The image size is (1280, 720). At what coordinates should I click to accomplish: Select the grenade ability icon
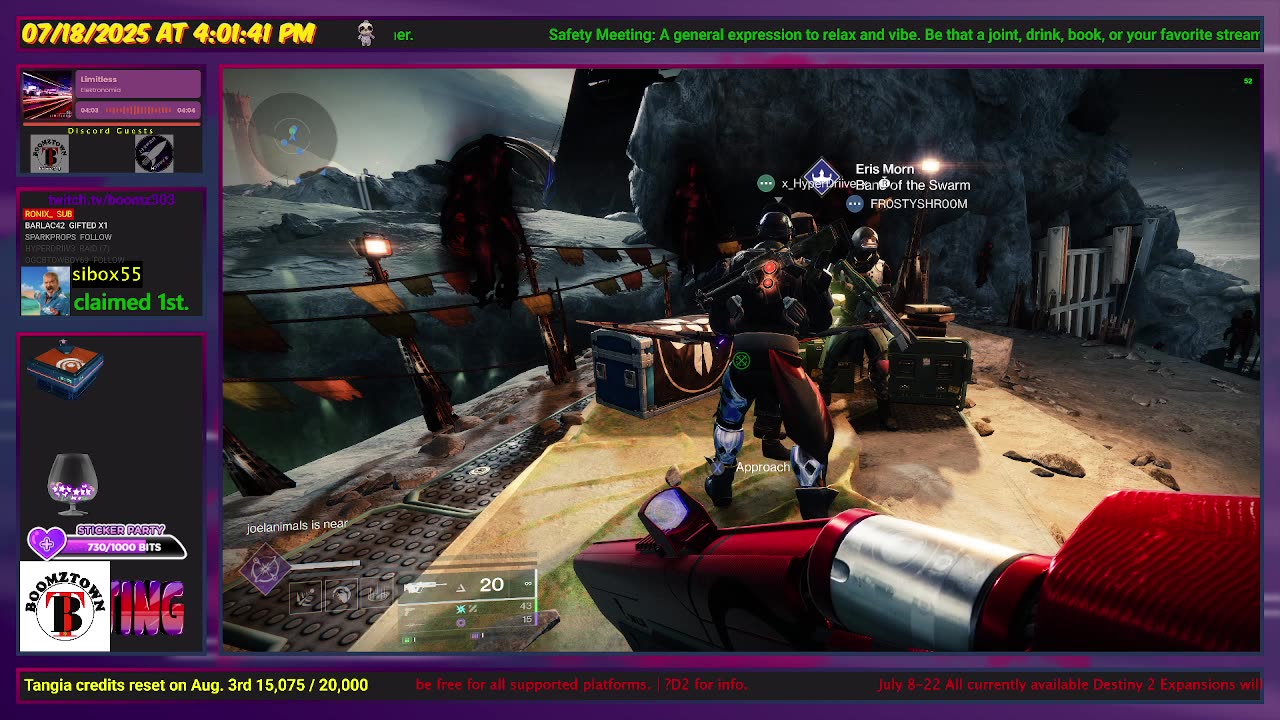click(x=307, y=596)
